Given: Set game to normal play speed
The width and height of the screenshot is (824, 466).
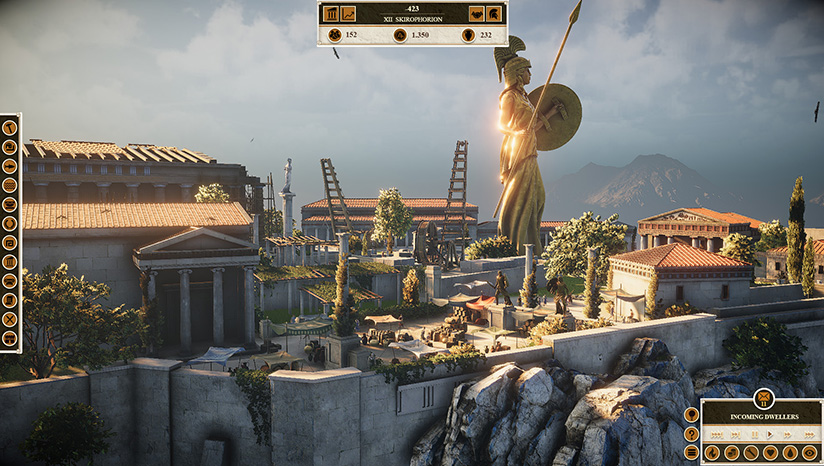Looking at the screenshot, I should [770, 435].
